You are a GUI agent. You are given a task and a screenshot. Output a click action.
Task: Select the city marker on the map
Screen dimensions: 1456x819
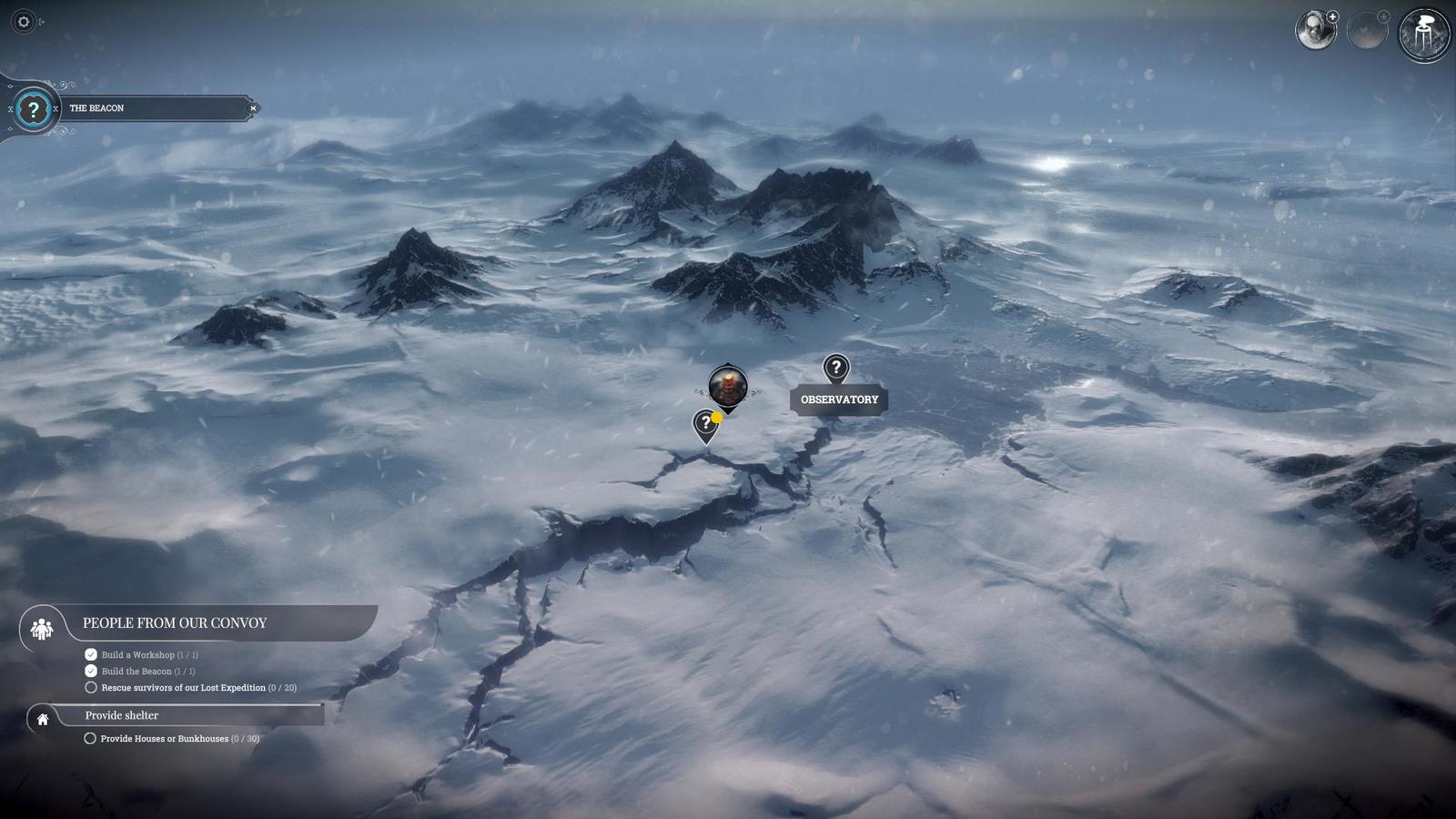point(728,386)
